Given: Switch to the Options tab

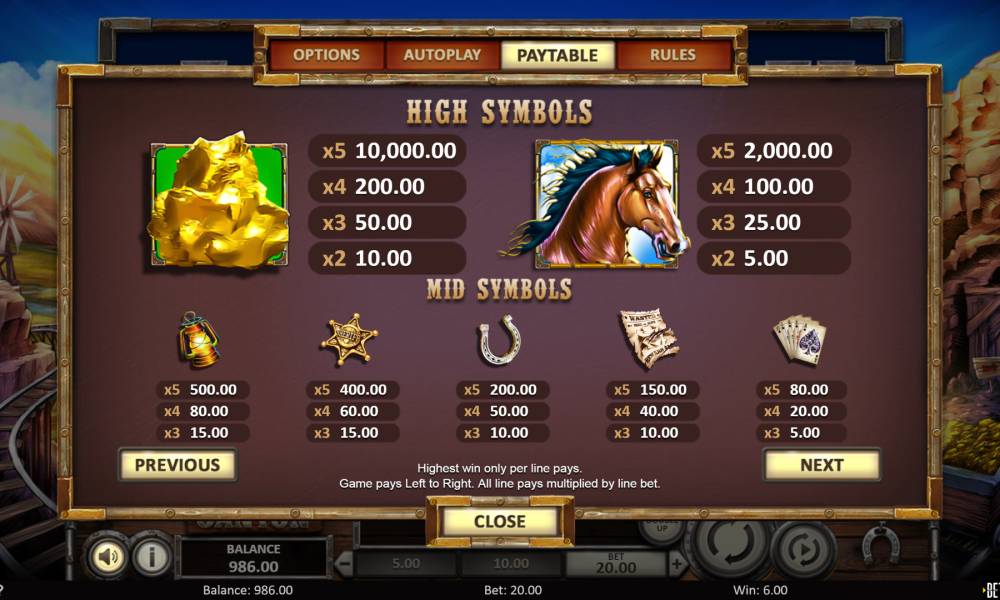Looking at the screenshot, I should 326,55.
